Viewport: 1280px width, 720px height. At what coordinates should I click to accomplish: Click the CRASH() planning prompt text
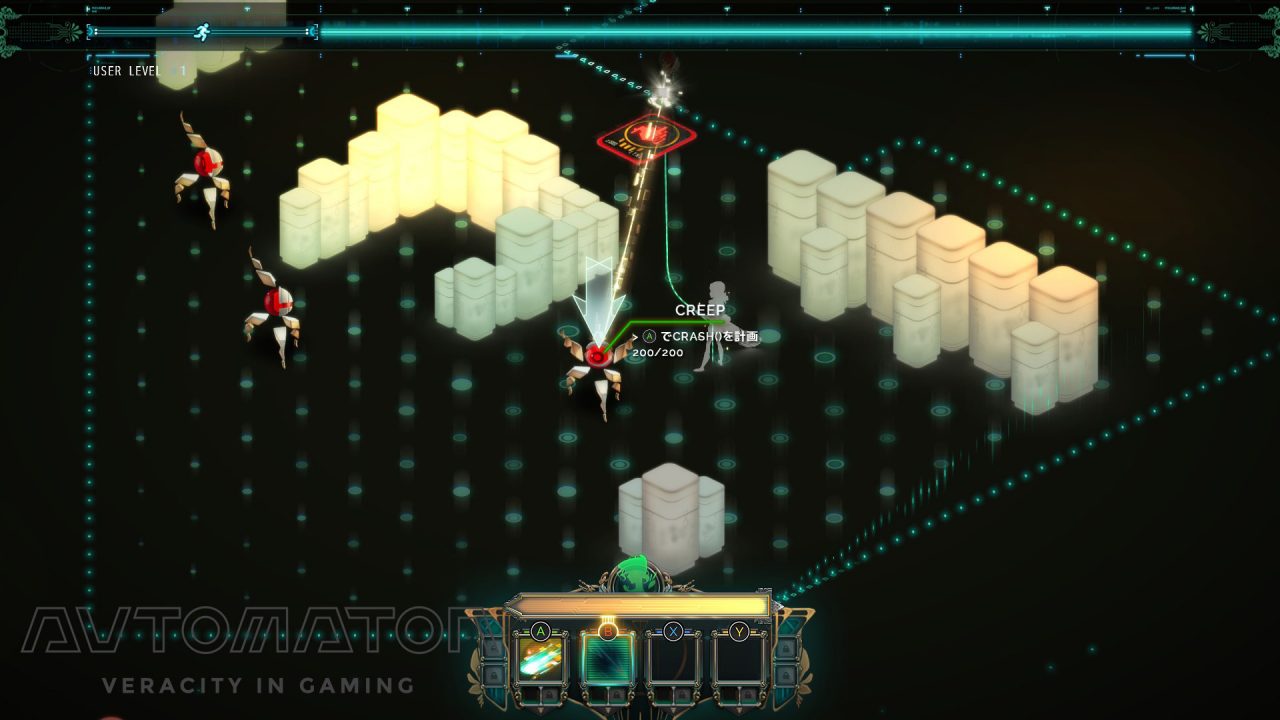(x=700, y=337)
